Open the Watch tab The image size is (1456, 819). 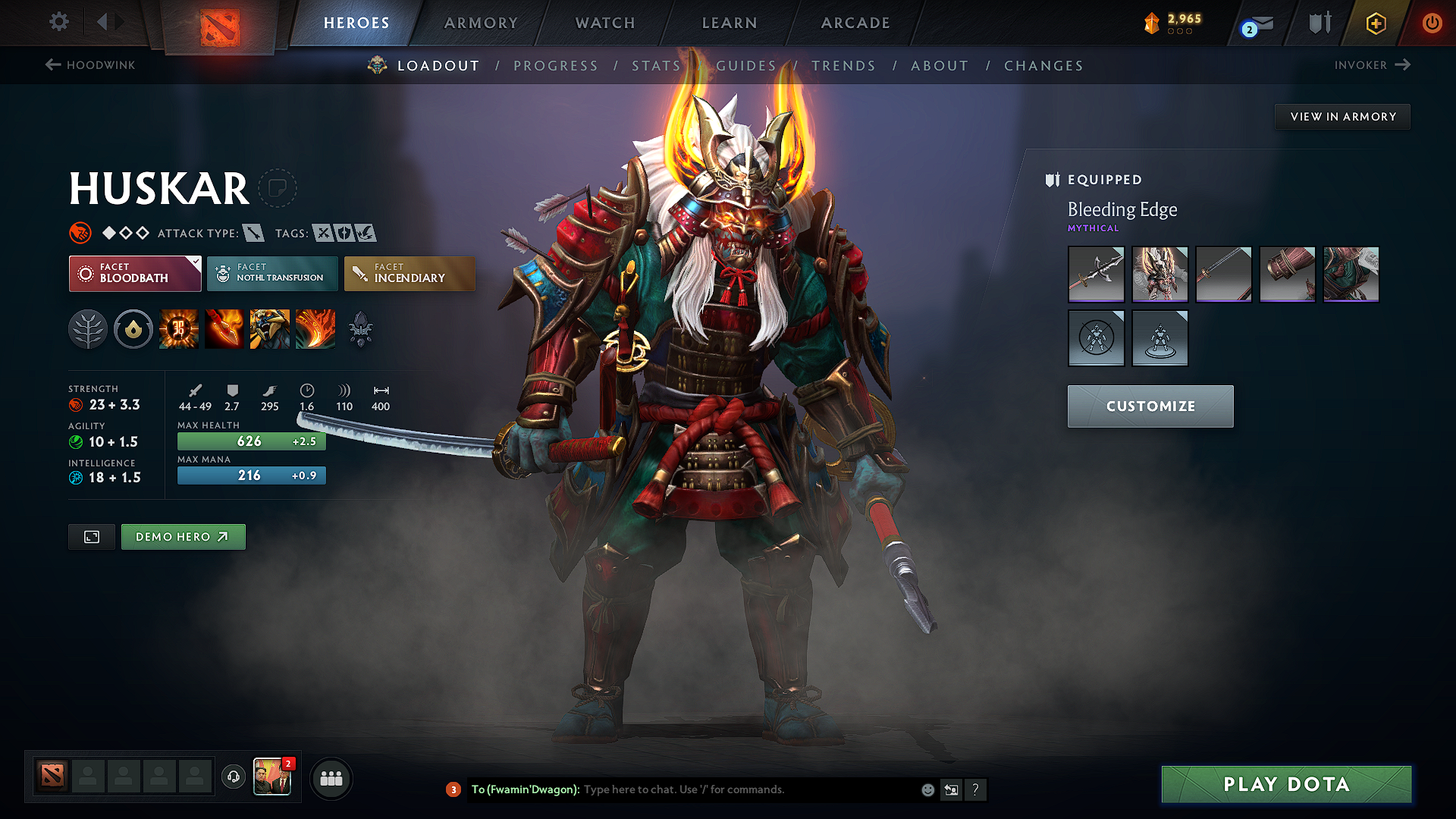(x=605, y=23)
